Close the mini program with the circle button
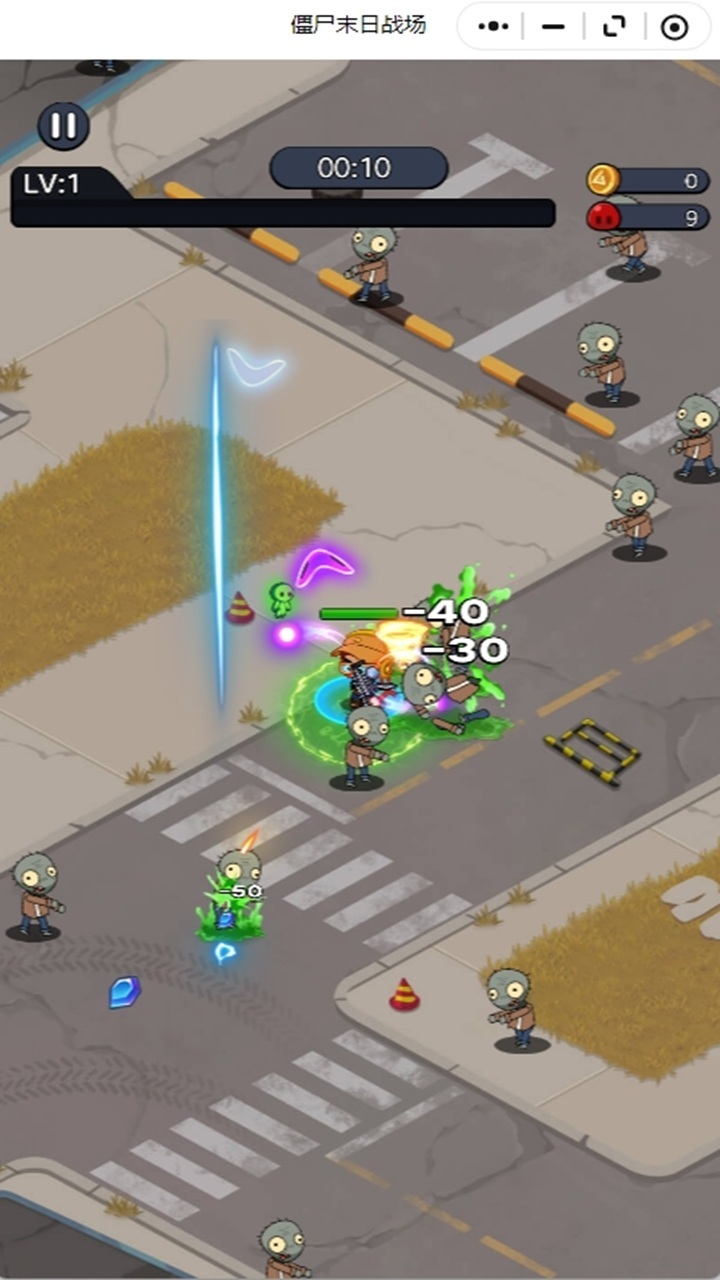Image resolution: width=720 pixels, height=1280 pixels. tap(675, 27)
